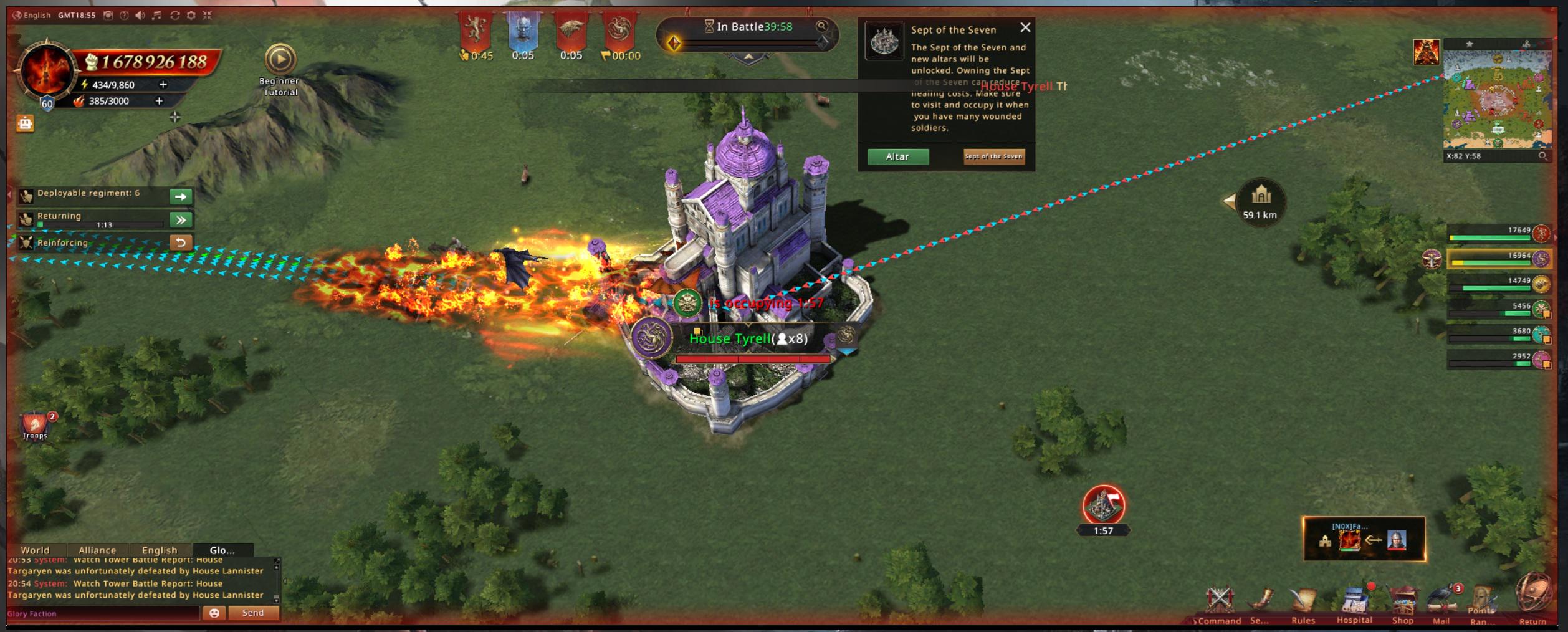The width and height of the screenshot is (1568, 632).
Task: Open the Hospital menu
Action: (x=1354, y=603)
